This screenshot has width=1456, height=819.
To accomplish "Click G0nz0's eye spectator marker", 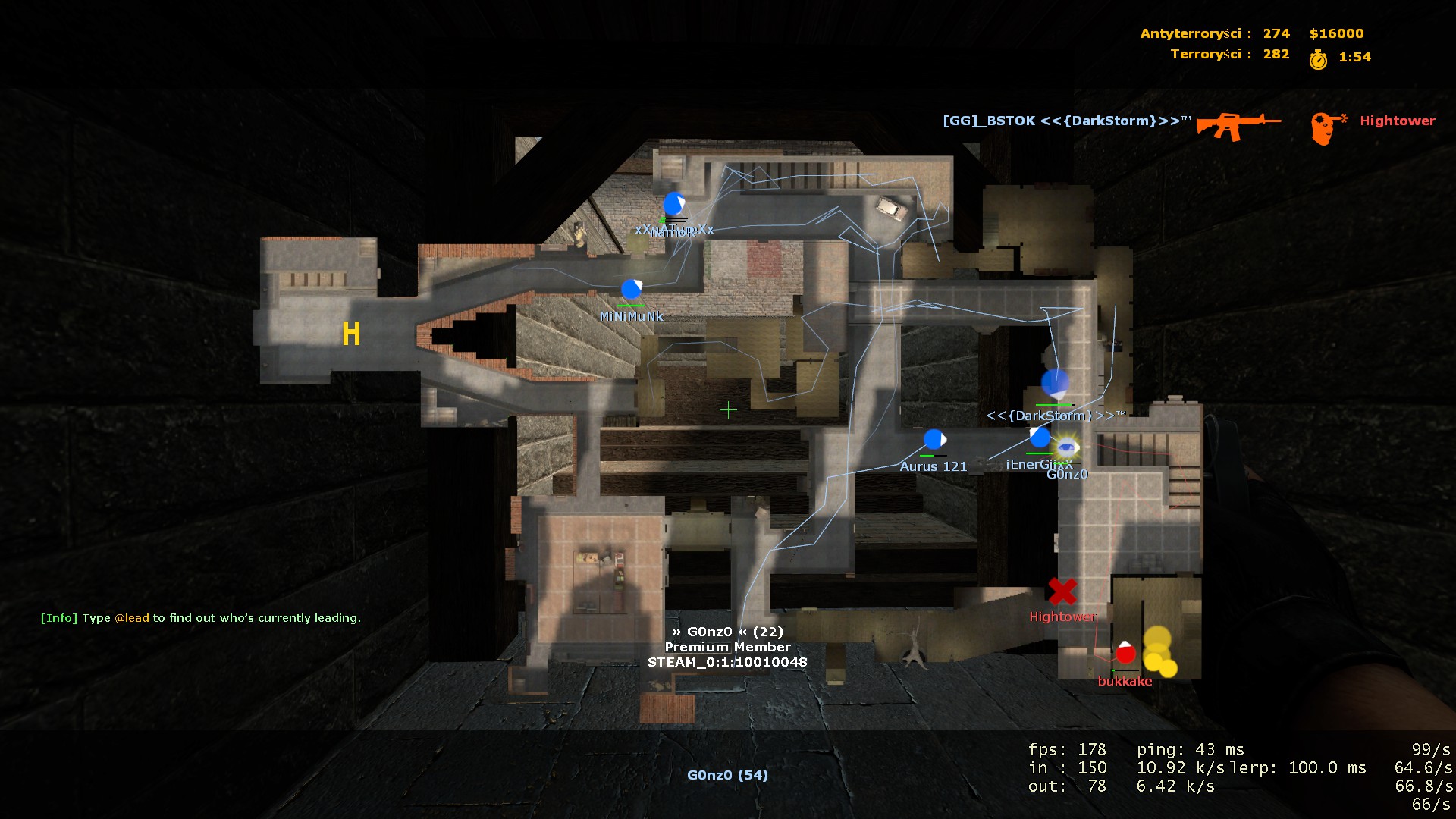I will 1067,447.
